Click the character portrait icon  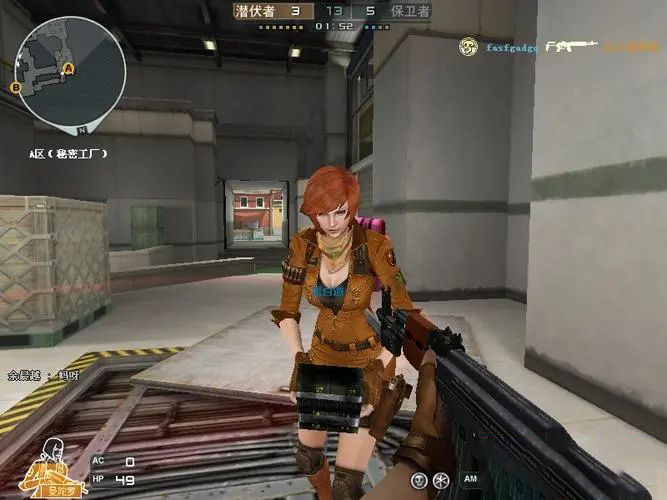[45, 473]
